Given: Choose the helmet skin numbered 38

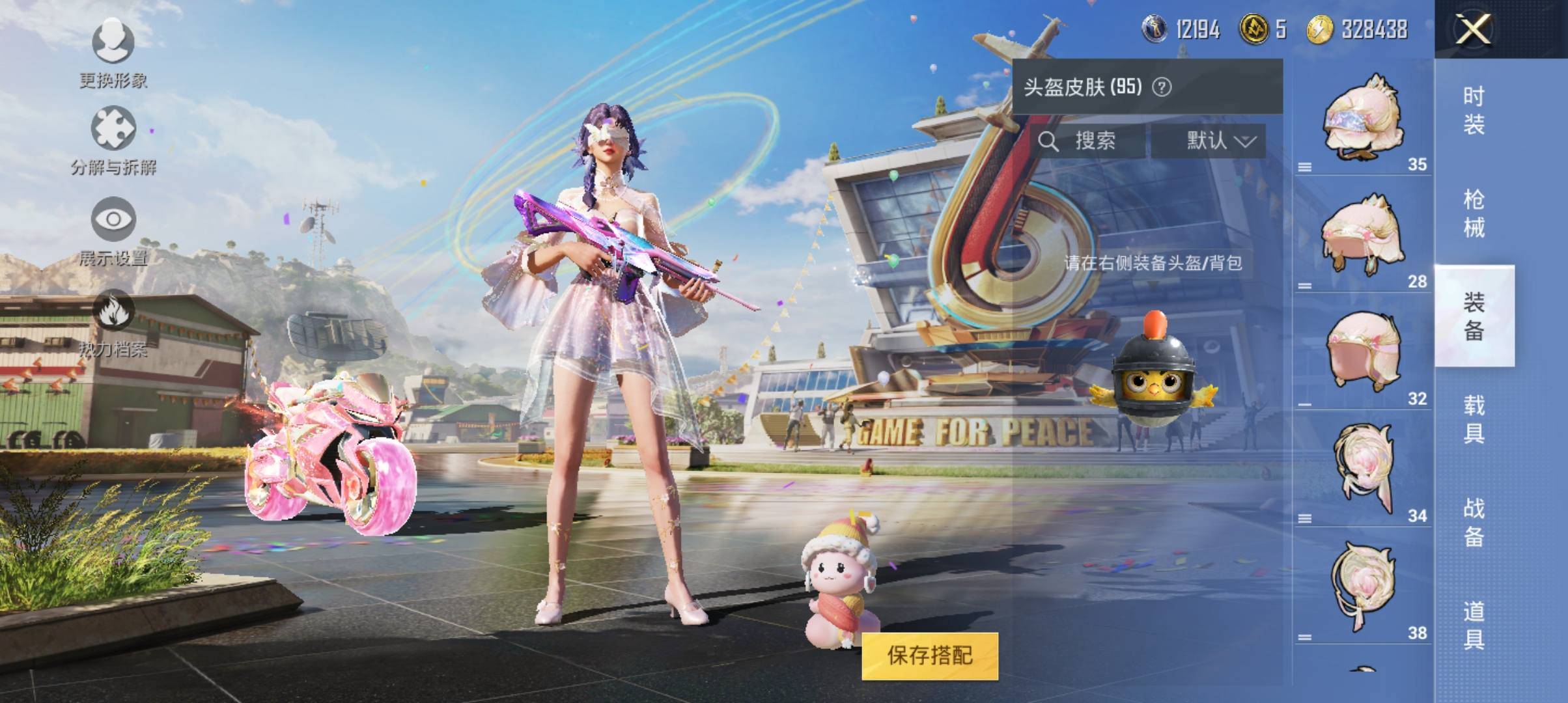Looking at the screenshot, I should (1363, 586).
